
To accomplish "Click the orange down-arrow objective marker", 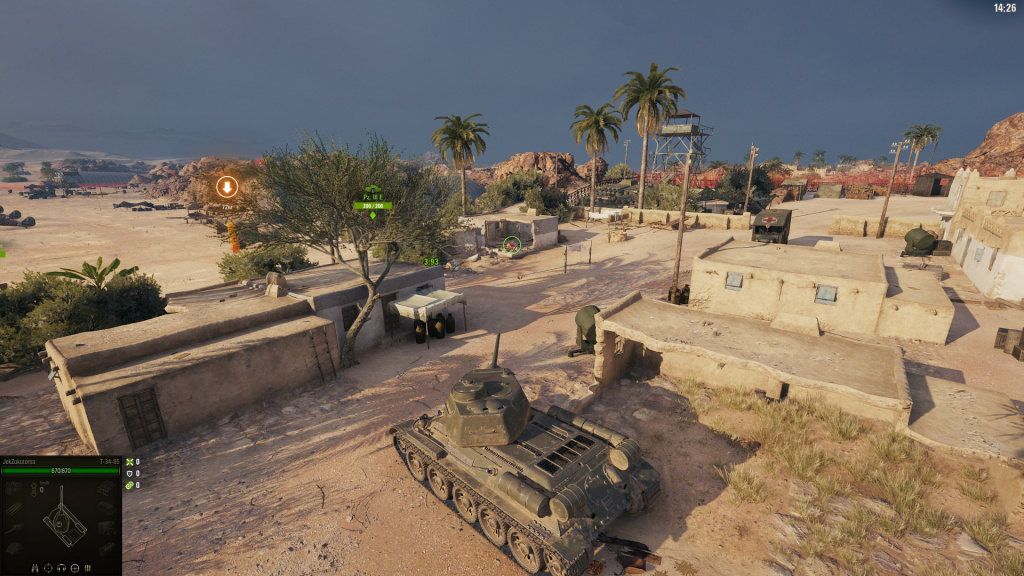I will (227, 186).
